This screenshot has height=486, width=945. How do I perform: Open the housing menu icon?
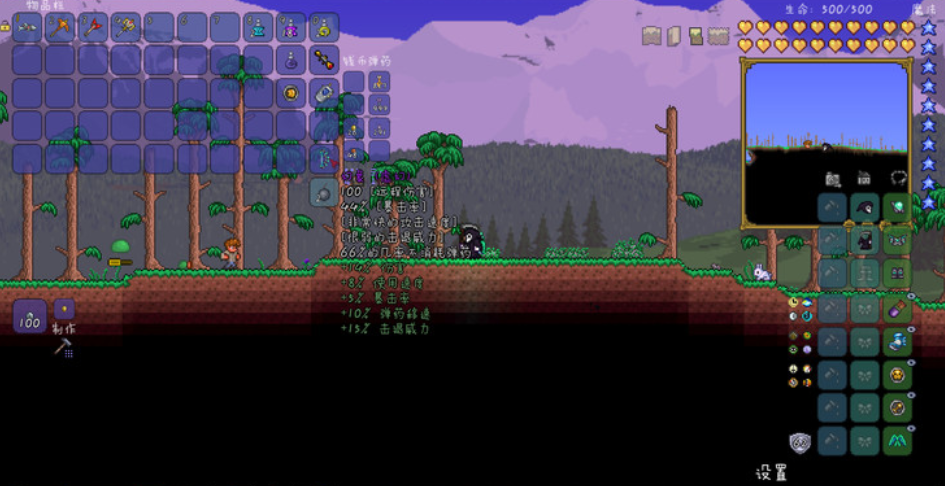click(863, 178)
